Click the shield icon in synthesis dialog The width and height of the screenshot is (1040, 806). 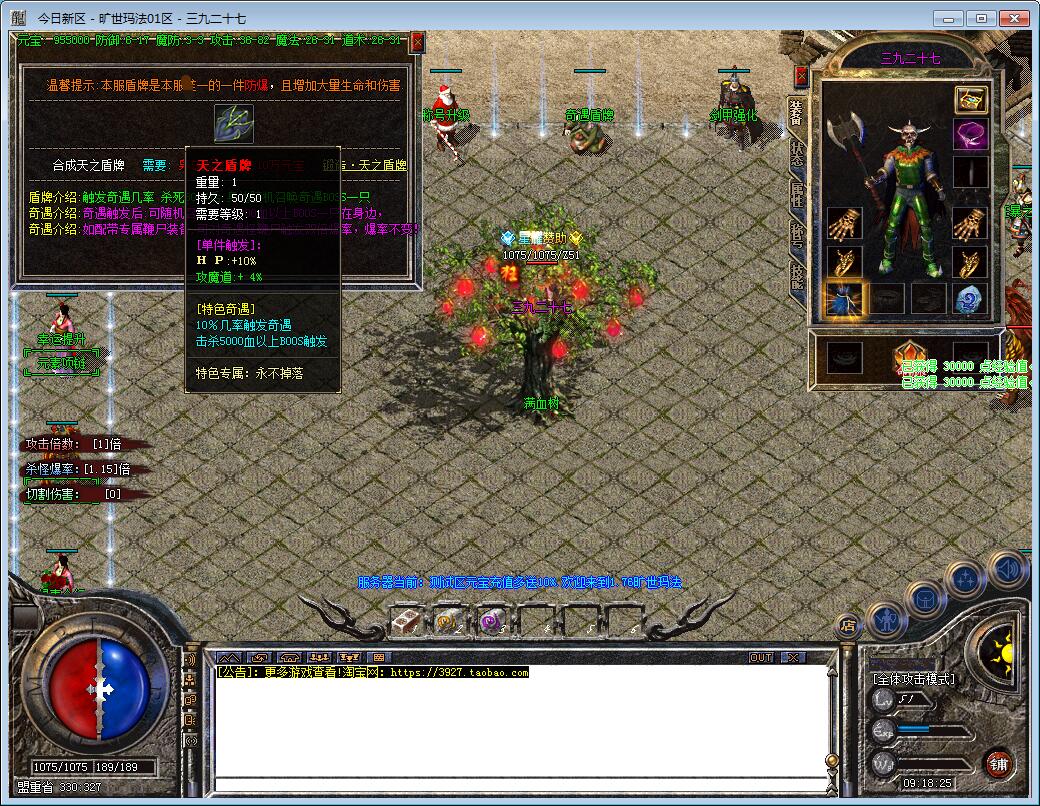(x=234, y=123)
